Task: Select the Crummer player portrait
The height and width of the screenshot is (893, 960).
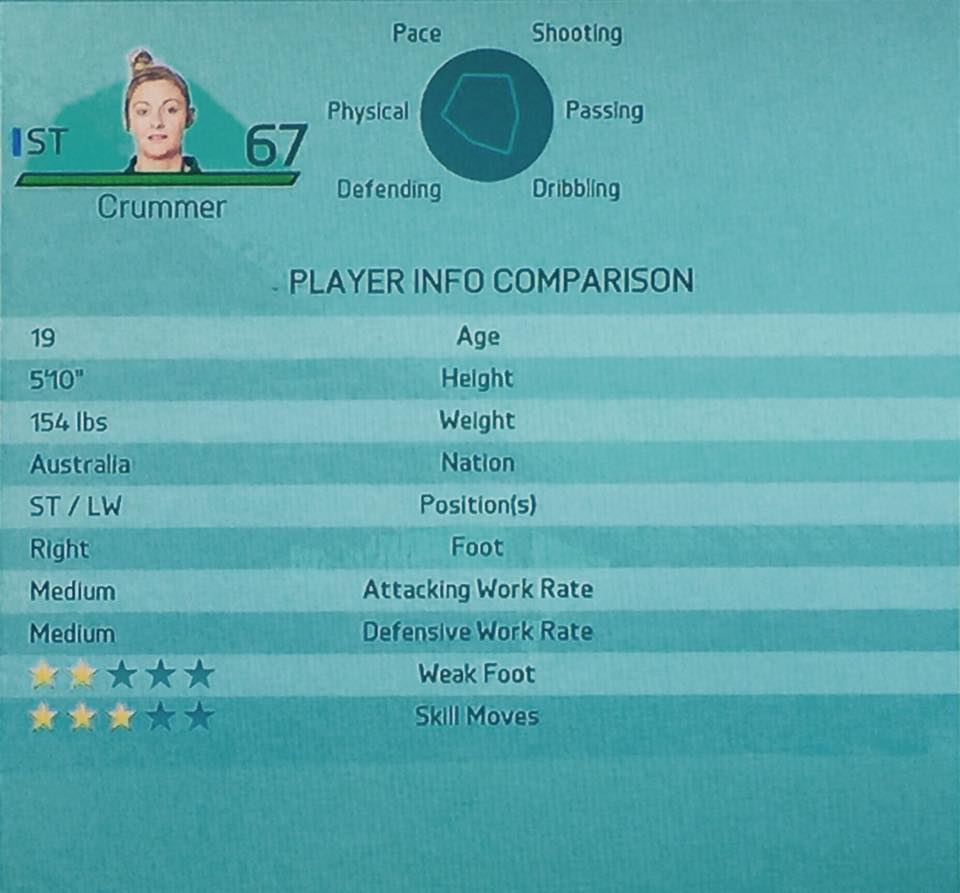Action: click(159, 115)
